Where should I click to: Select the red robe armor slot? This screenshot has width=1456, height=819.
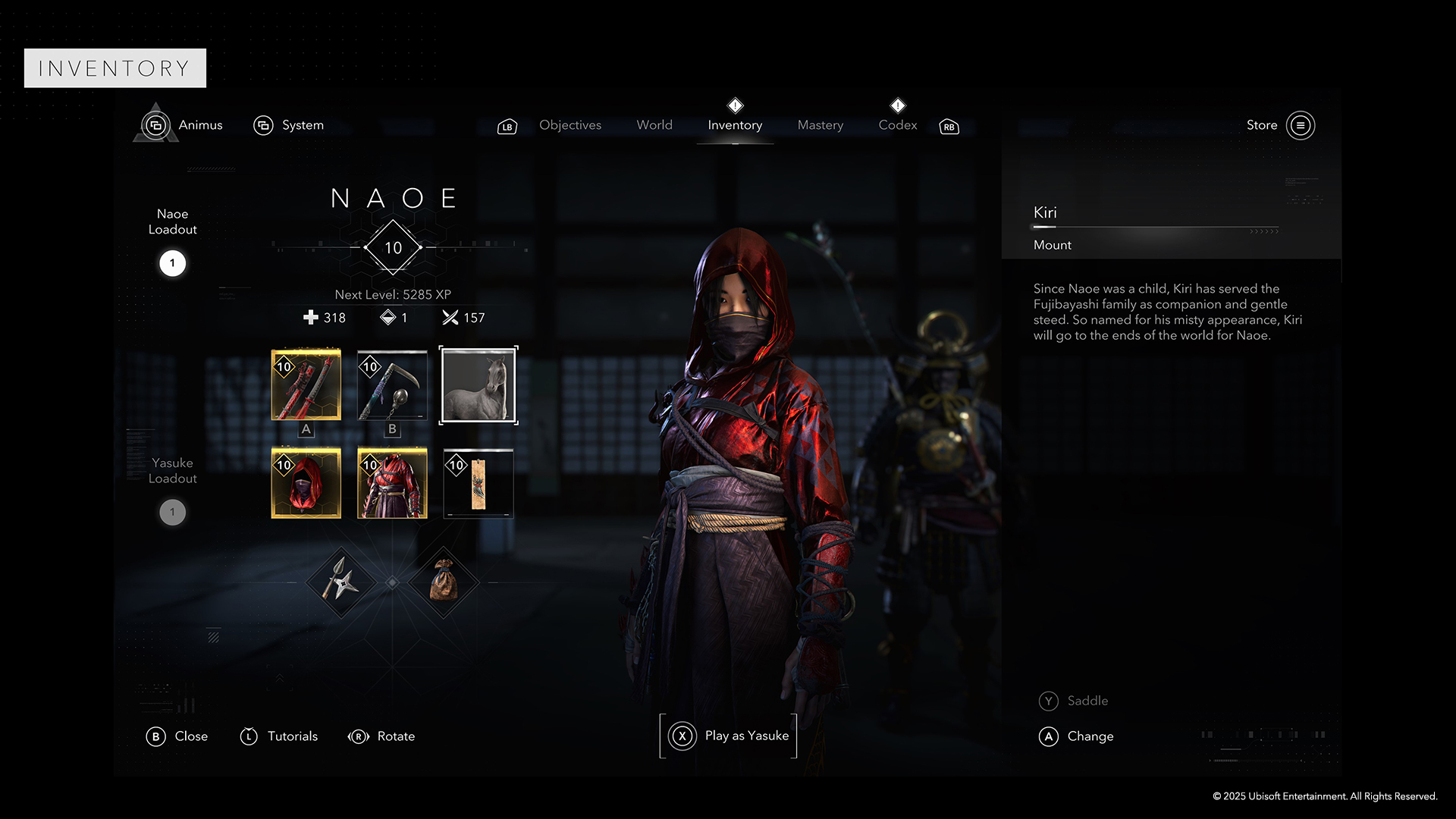pos(392,483)
